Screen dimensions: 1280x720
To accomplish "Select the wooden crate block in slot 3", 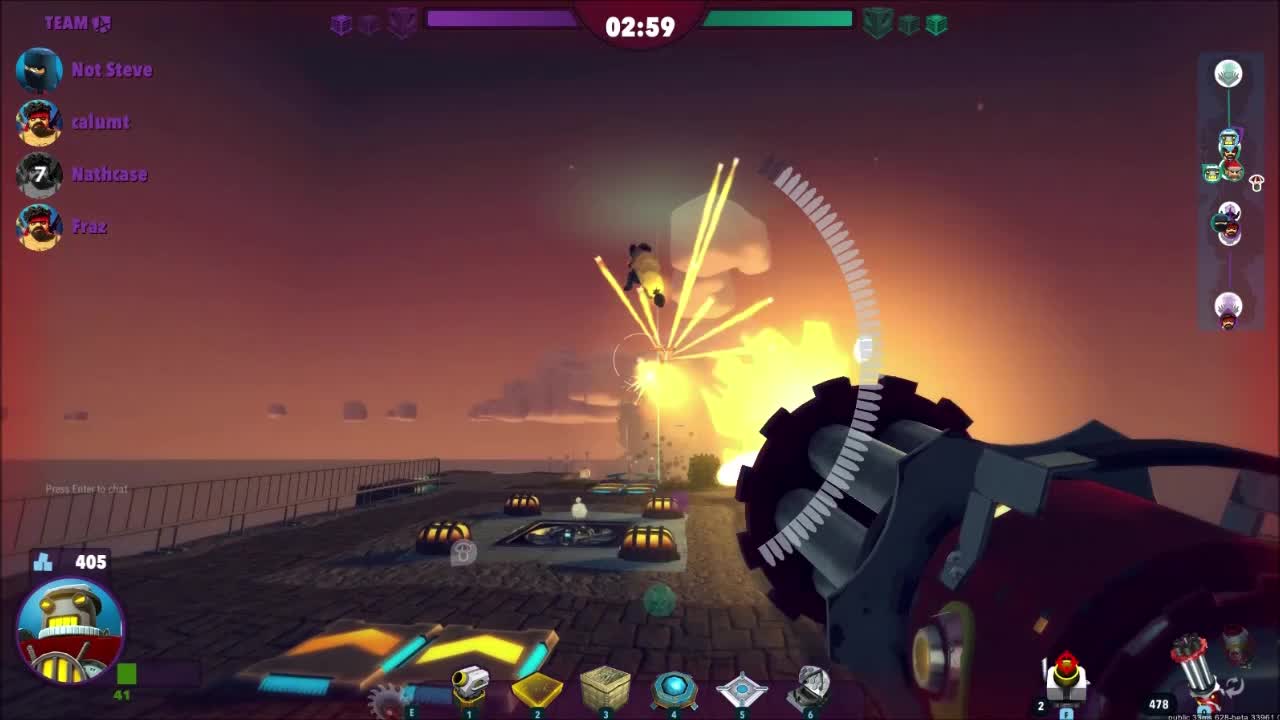I will [604, 686].
